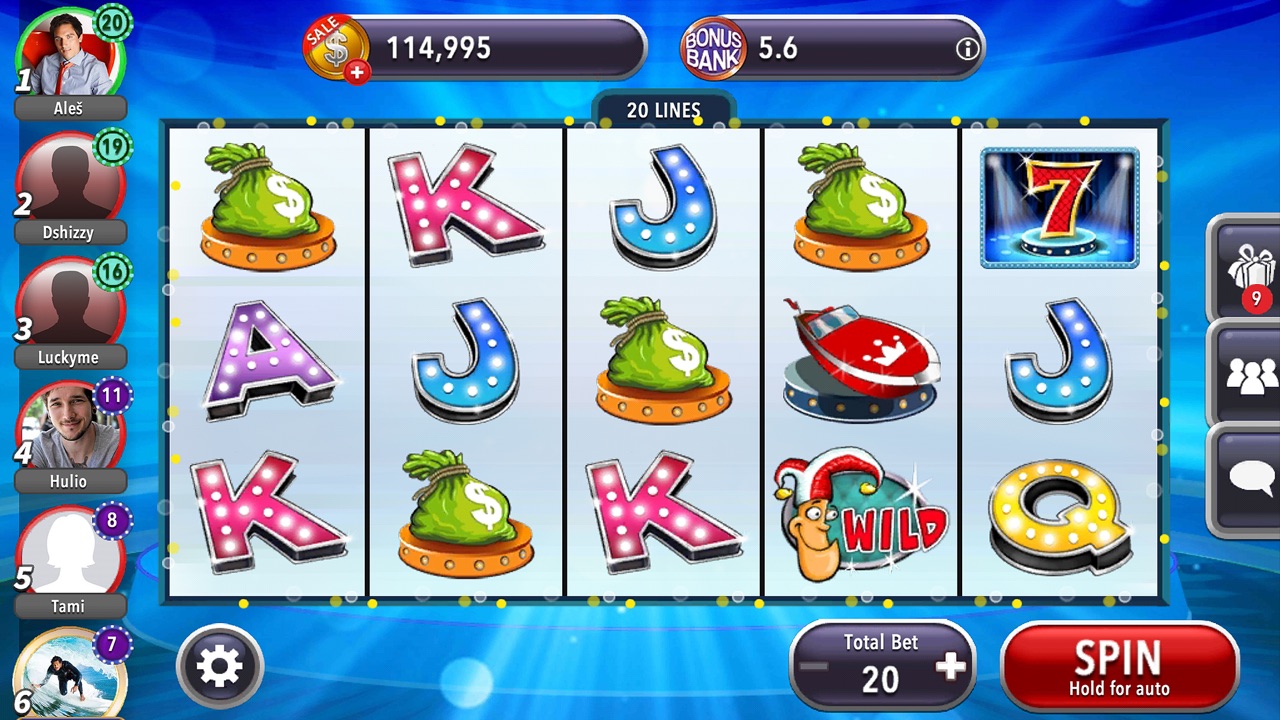Buy more coins via the sale coin icon
Image resolution: width=1280 pixels, height=720 pixels.
(x=337, y=48)
